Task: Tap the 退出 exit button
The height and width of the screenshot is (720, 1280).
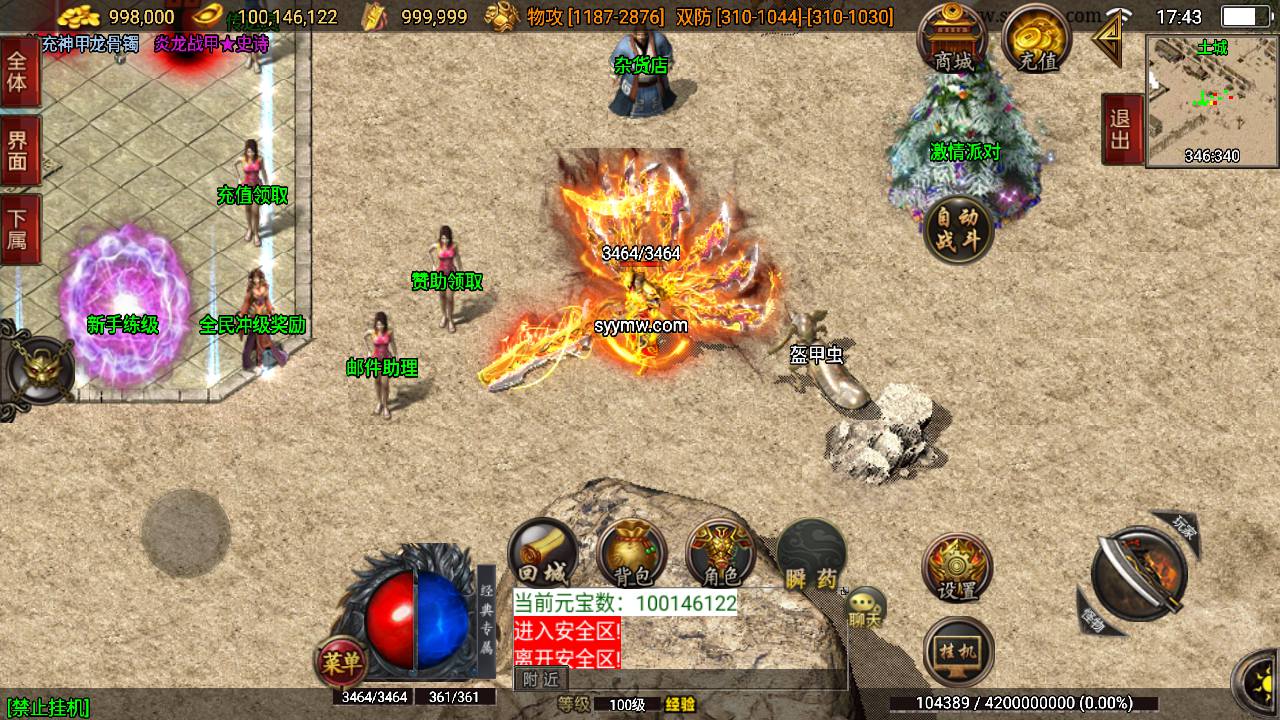Action: click(1121, 129)
